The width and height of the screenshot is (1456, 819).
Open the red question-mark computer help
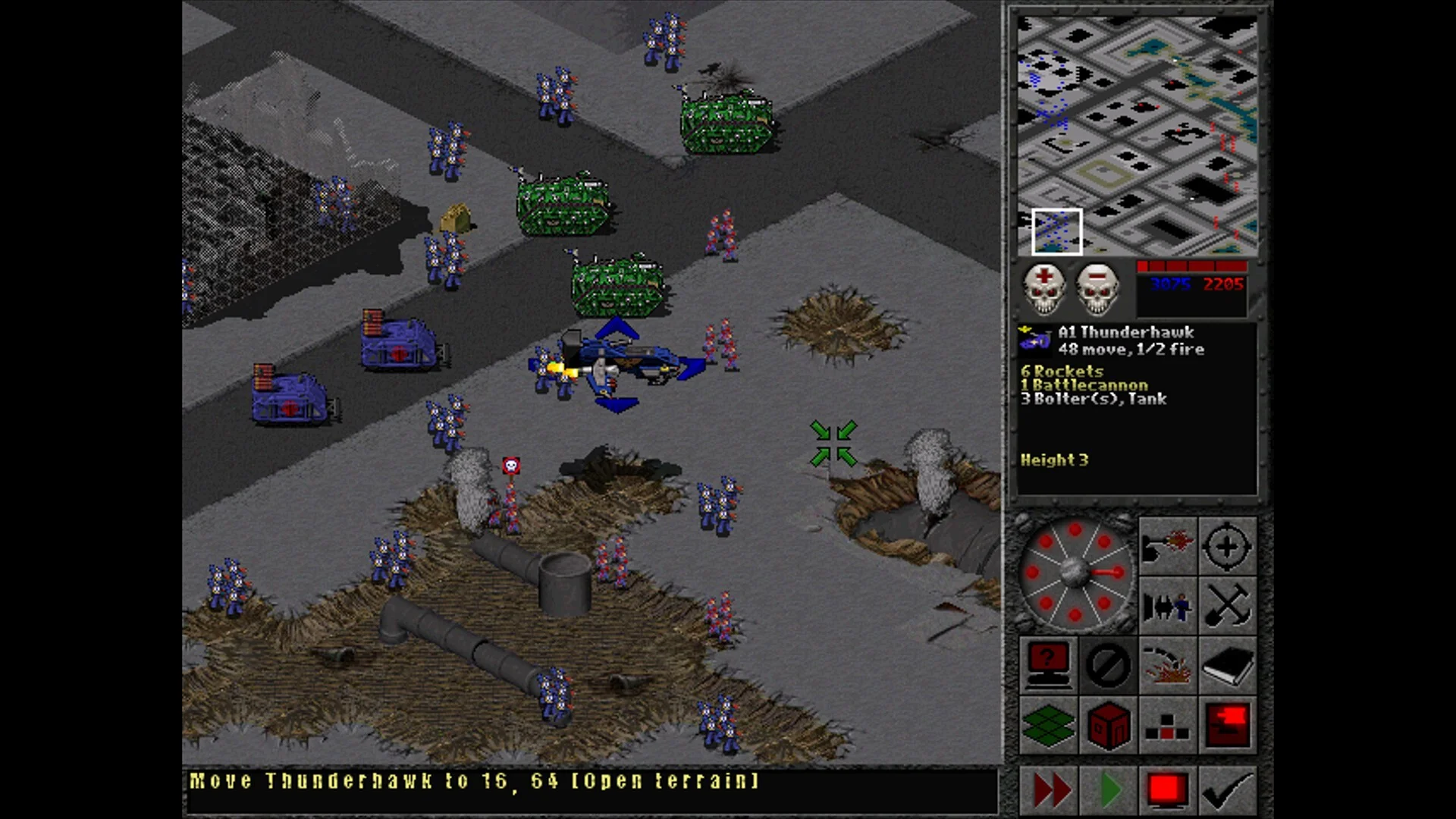pos(1047,666)
